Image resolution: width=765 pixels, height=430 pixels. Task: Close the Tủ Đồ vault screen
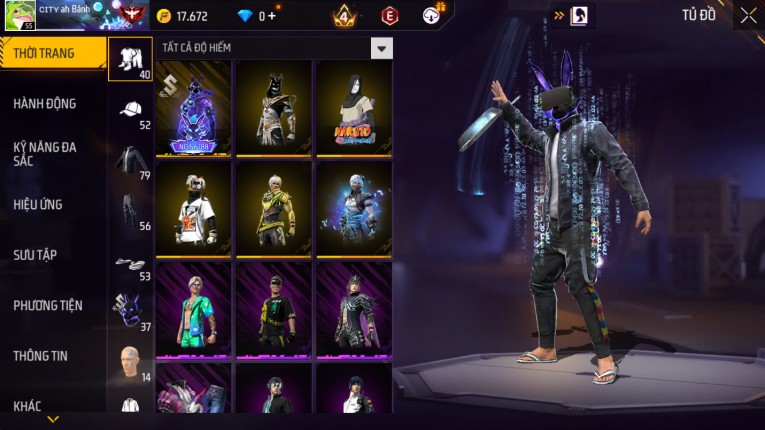point(748,15)
